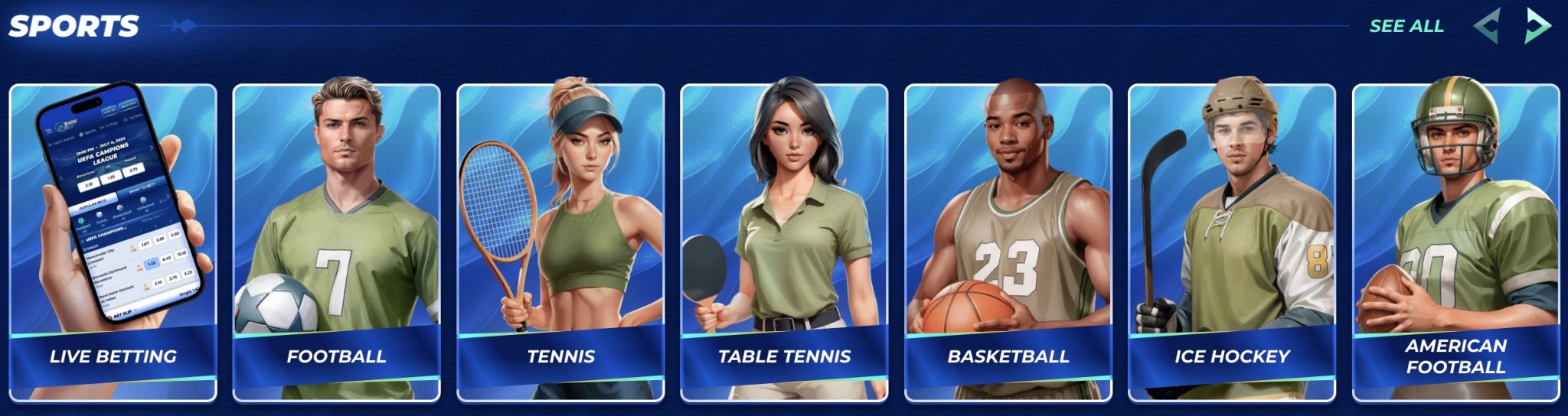Click the See All sports link
Image resolution: width=1568 pixels, height=416 pixels.
(1406, 26)
